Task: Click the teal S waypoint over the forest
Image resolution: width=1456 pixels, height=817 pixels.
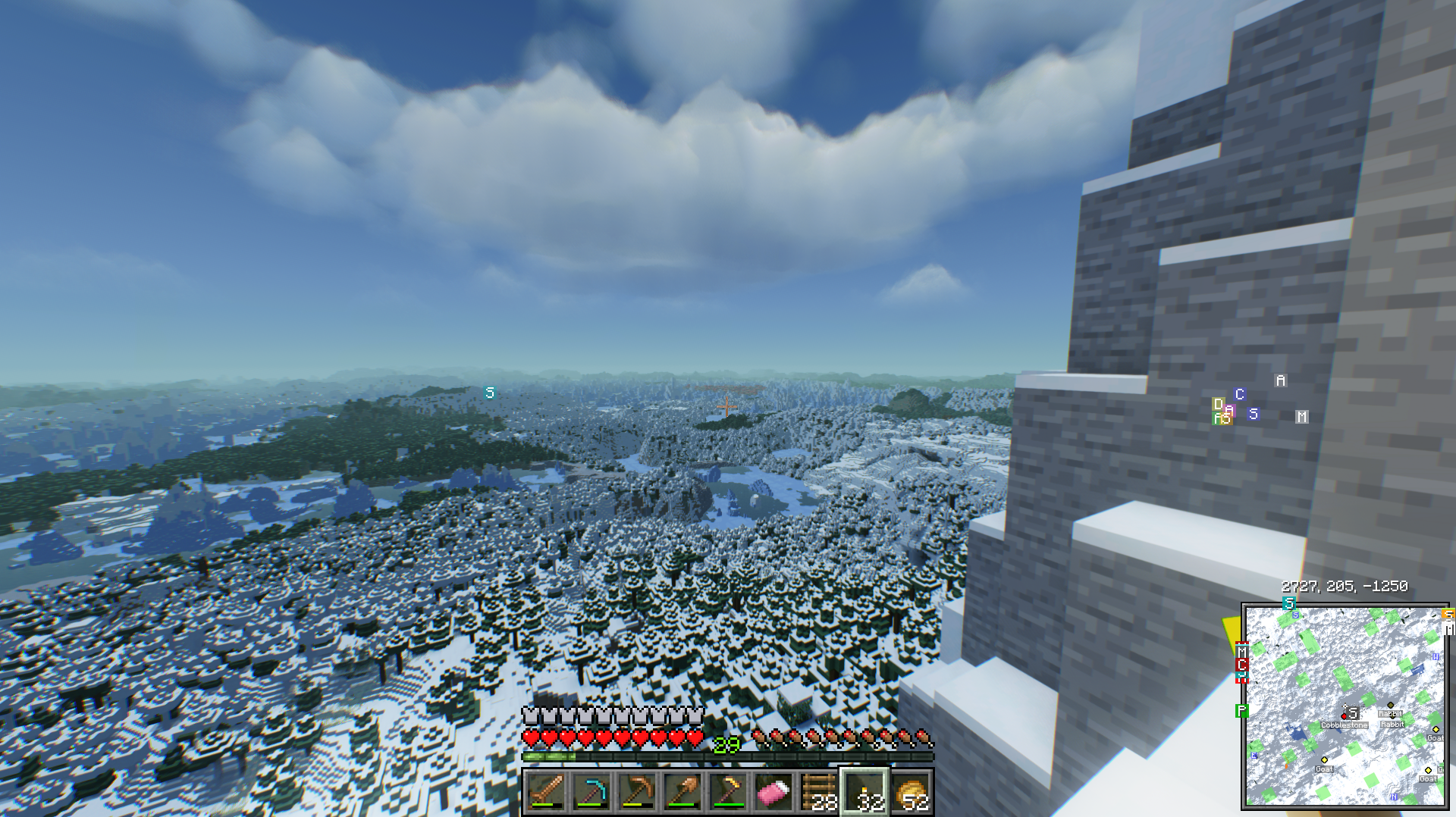Action: (x=490, y=393)
